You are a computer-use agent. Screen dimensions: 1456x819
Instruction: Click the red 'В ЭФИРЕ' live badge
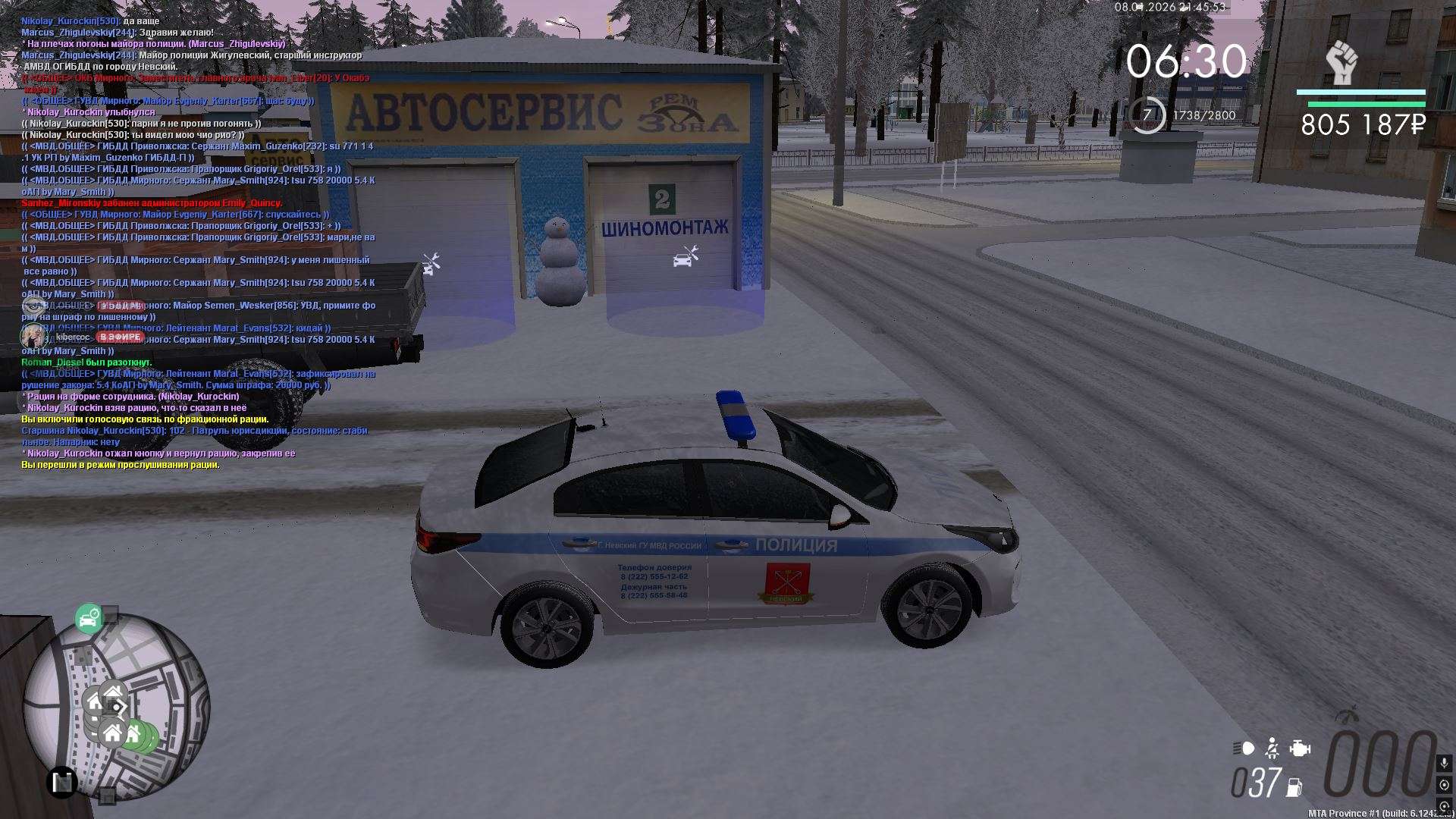[120, 337]
